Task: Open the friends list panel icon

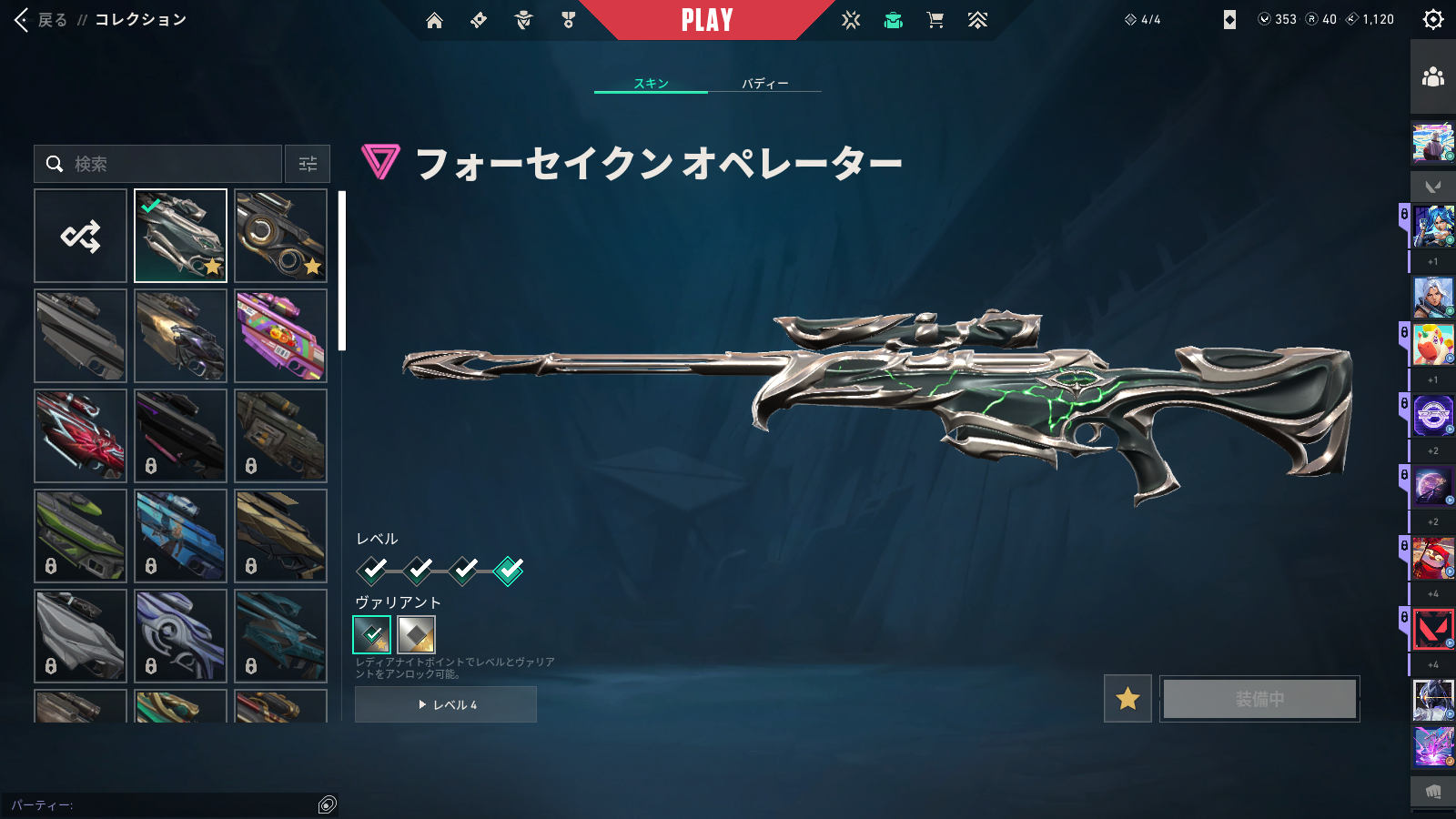Action: [1433, 77]
